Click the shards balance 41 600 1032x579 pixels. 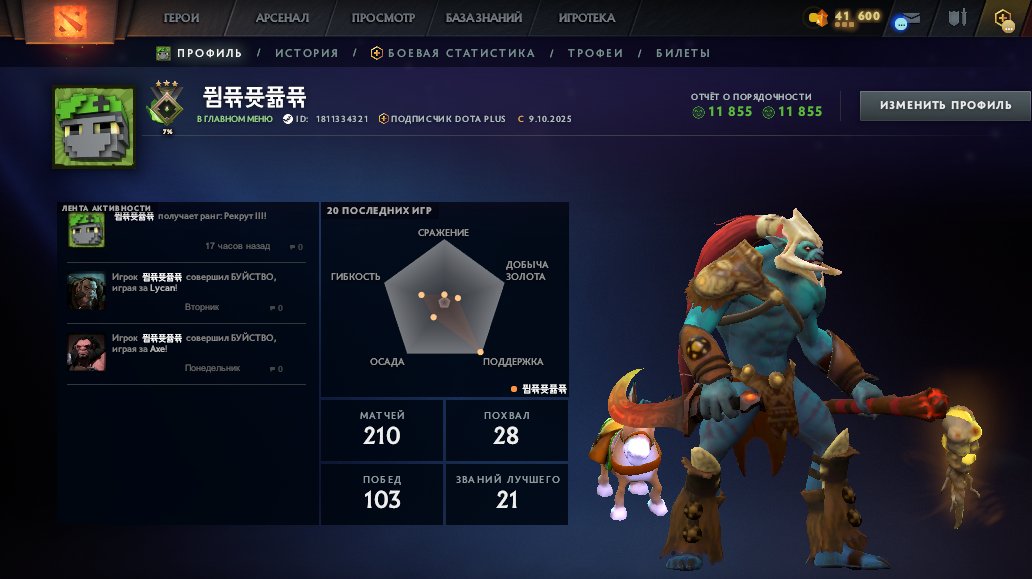pos(845,17)
